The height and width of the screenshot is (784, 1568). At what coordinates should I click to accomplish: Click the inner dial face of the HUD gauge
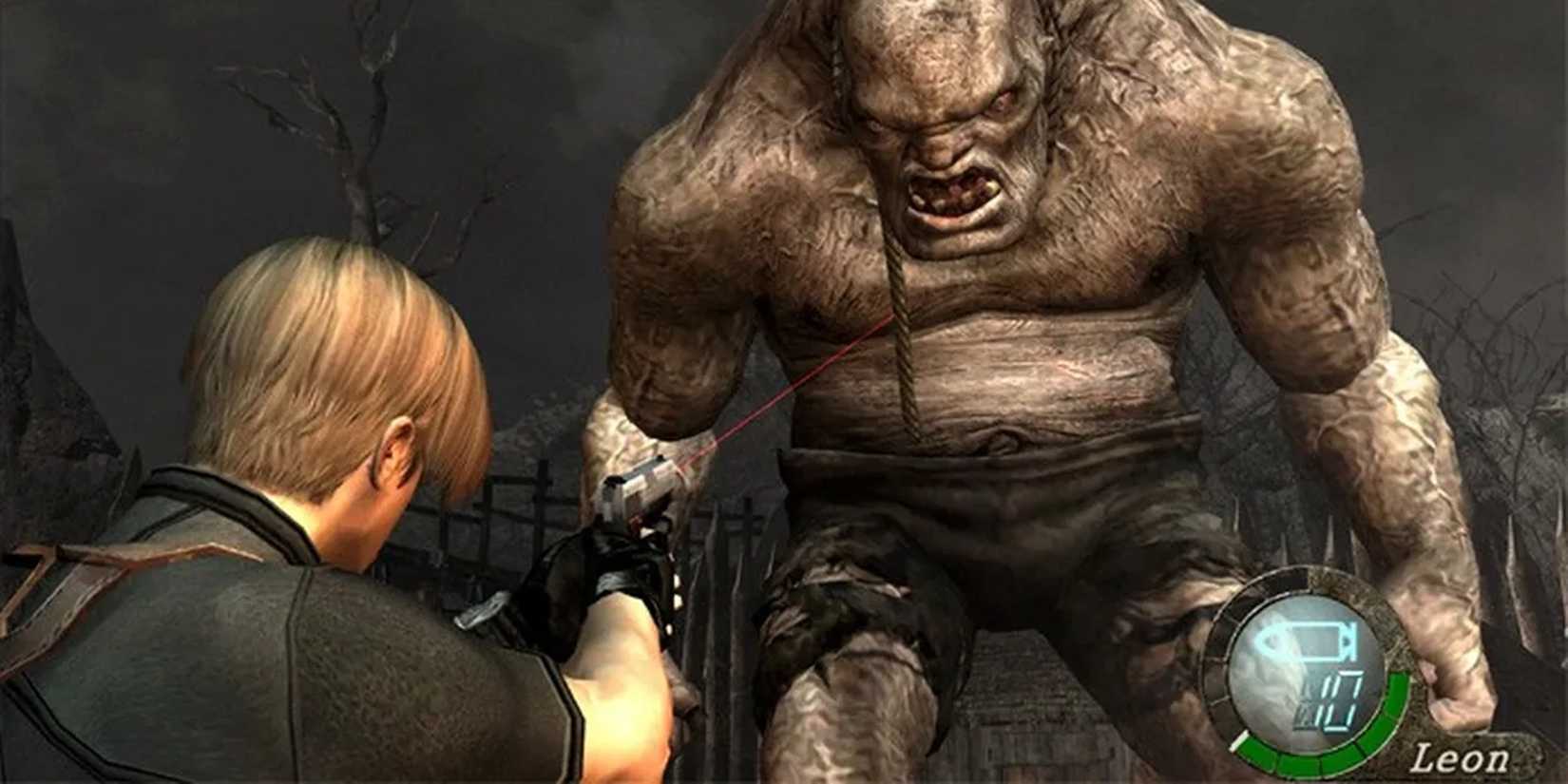pos(1273,670)
